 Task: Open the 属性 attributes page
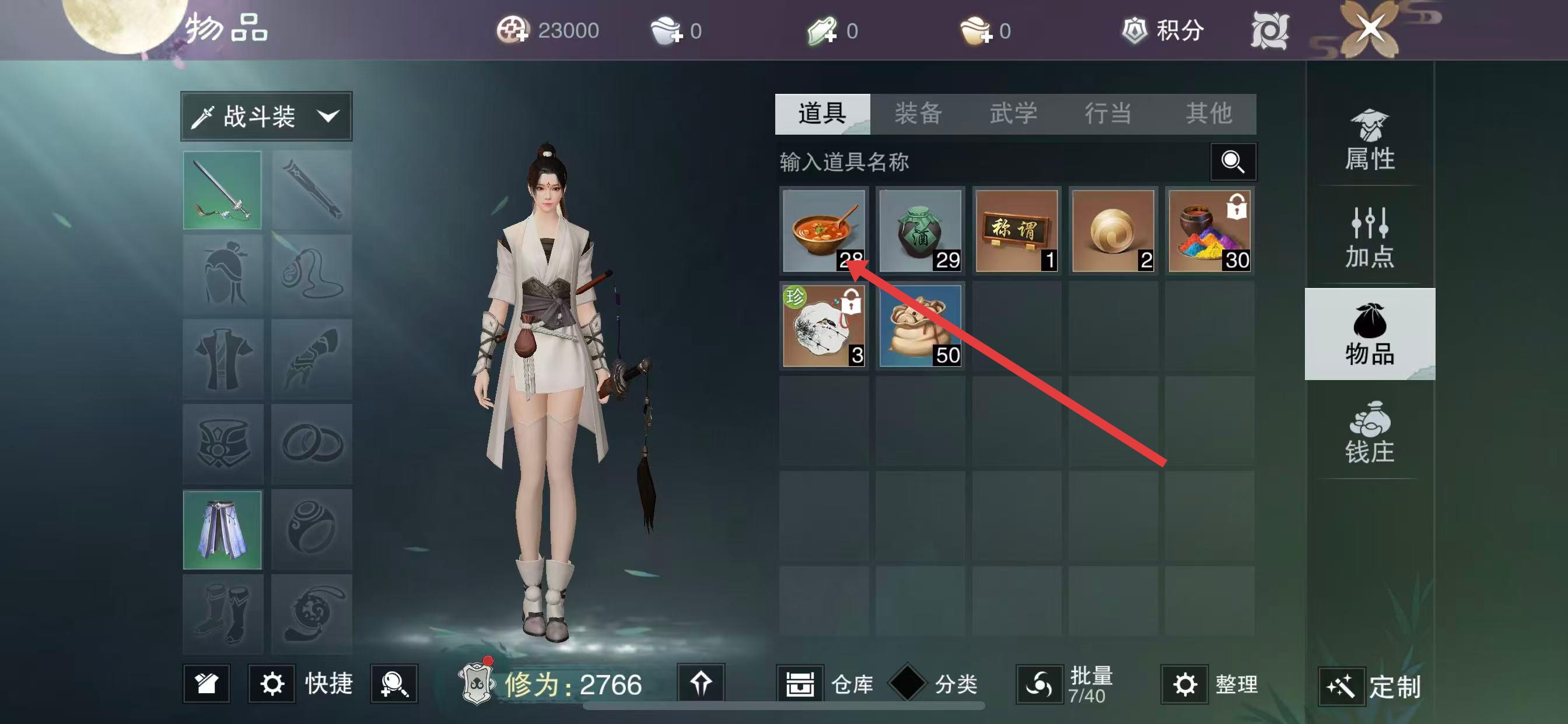(1370, 141)
